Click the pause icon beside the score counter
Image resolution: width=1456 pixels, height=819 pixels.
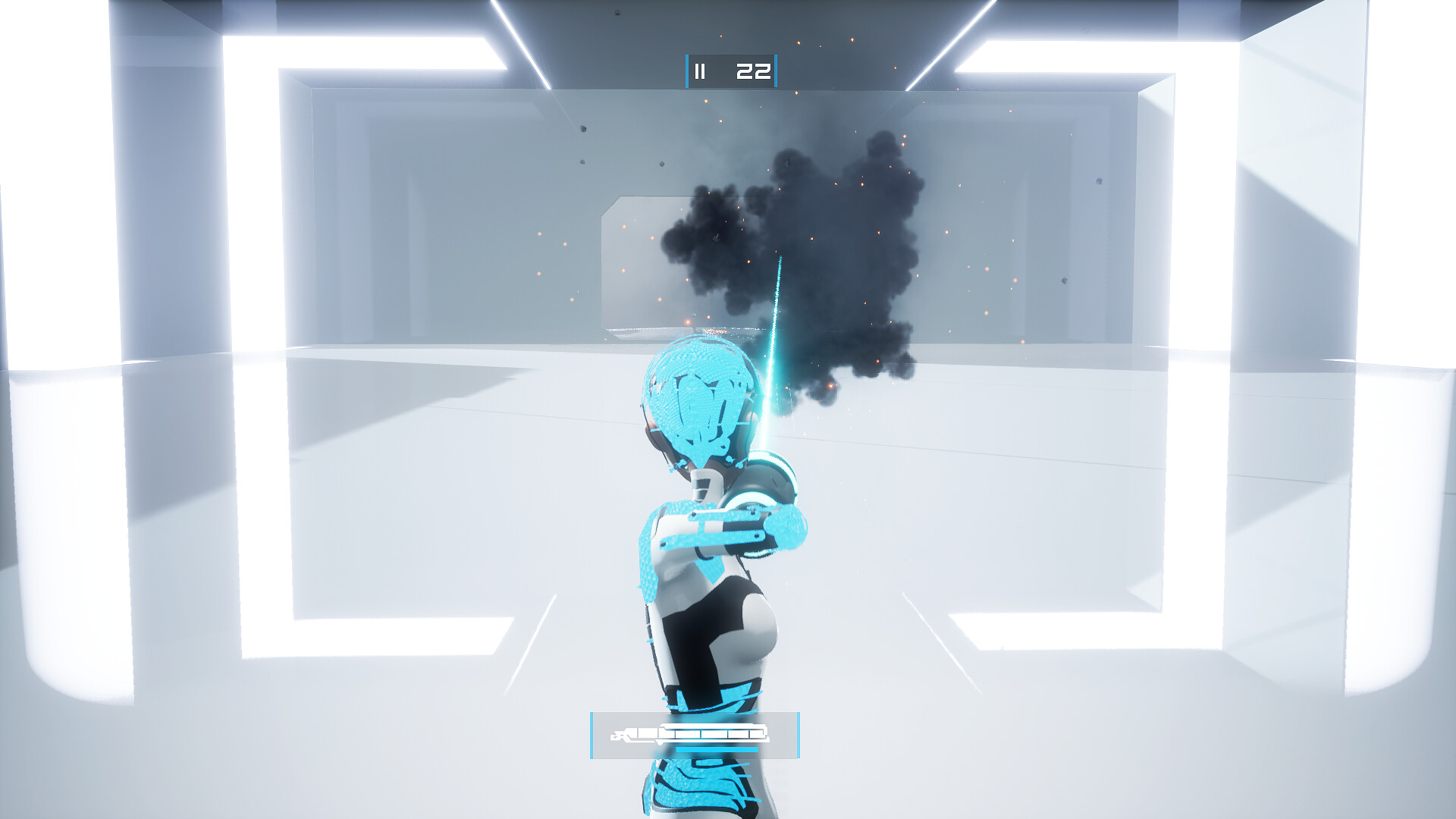click(x=700, y=71)
